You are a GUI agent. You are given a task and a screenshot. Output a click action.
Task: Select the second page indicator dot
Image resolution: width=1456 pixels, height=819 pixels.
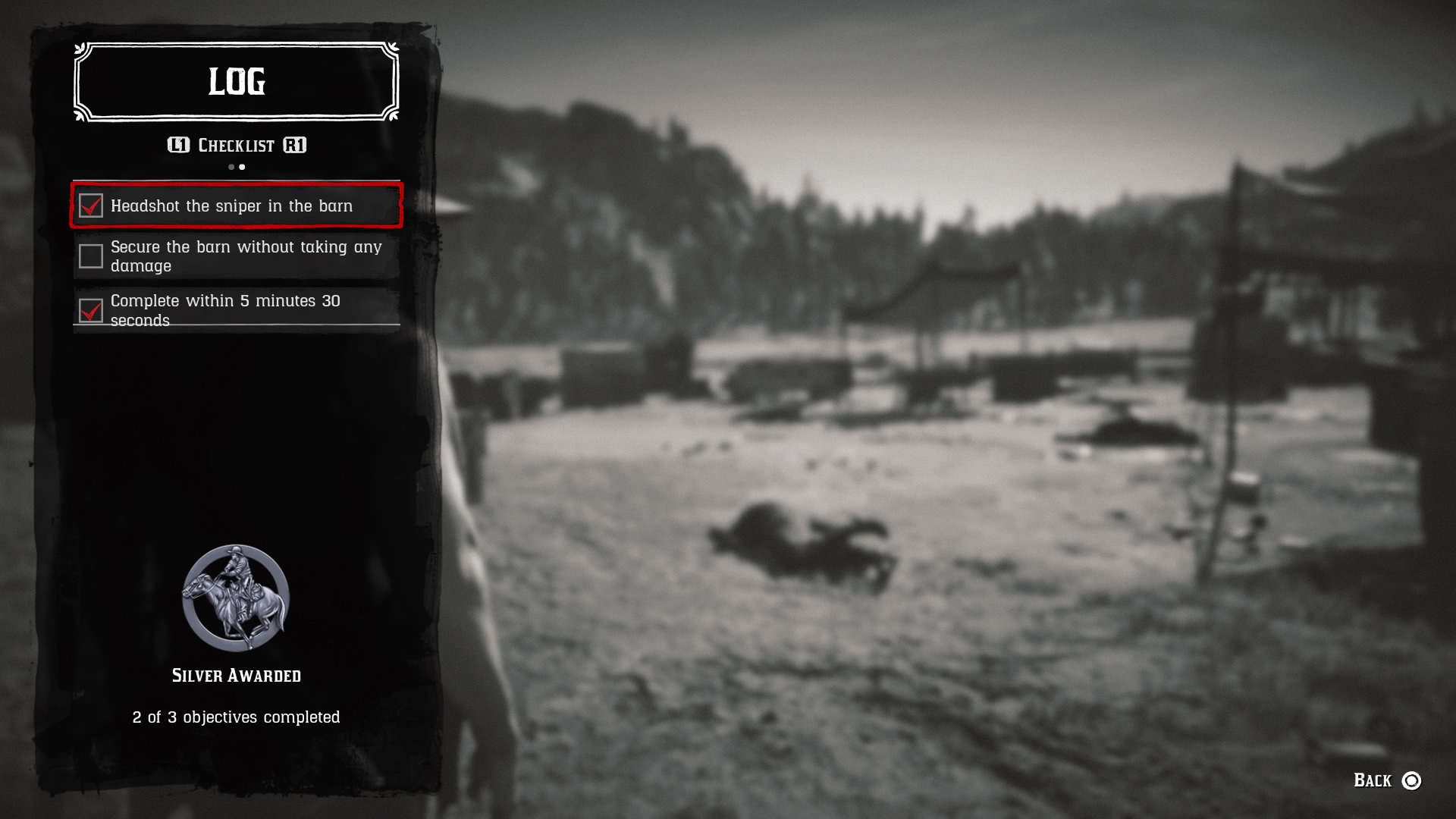242,167
